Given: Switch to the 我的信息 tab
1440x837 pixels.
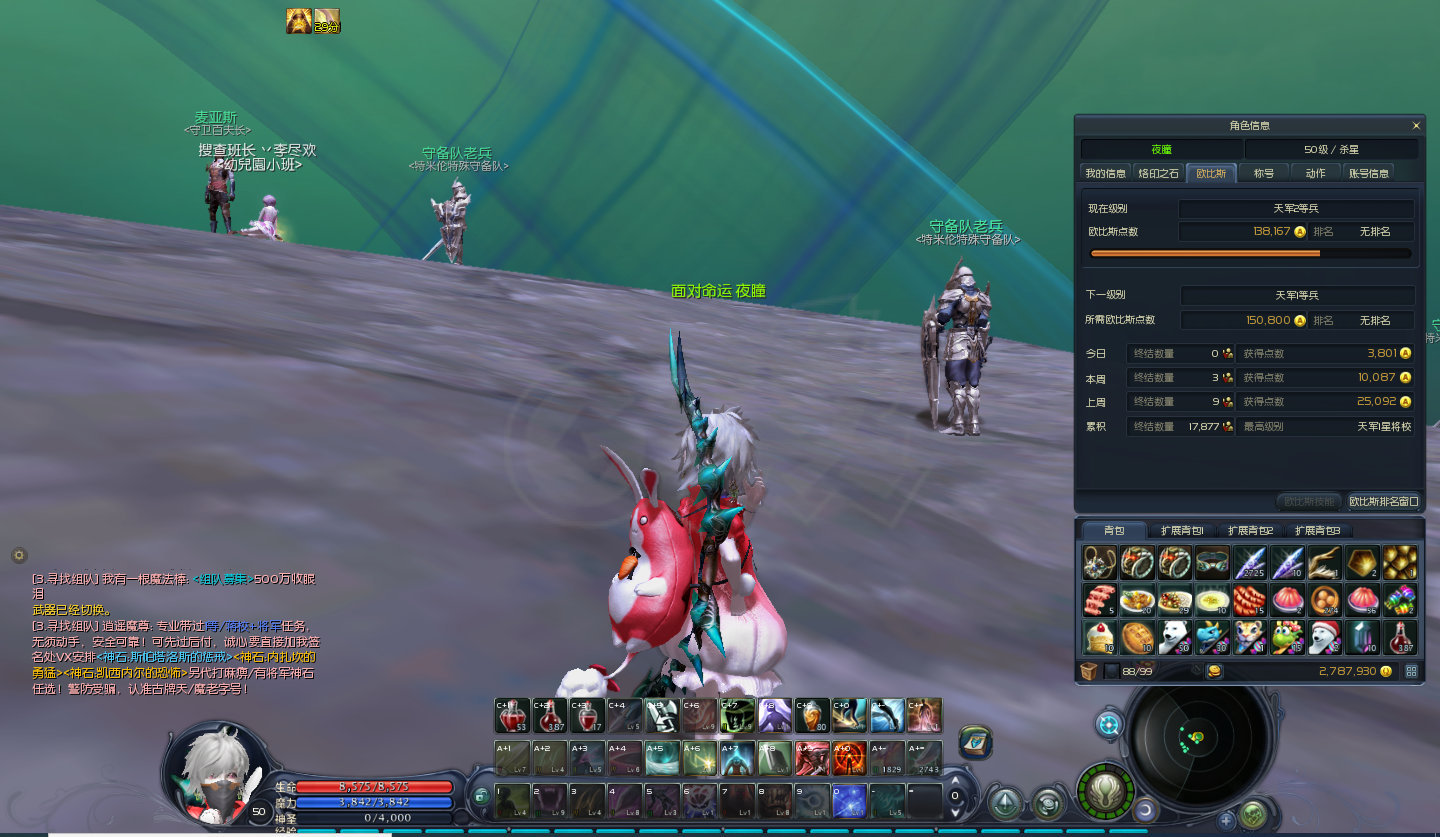Looking at the screenshot, I should point(1106,173).
